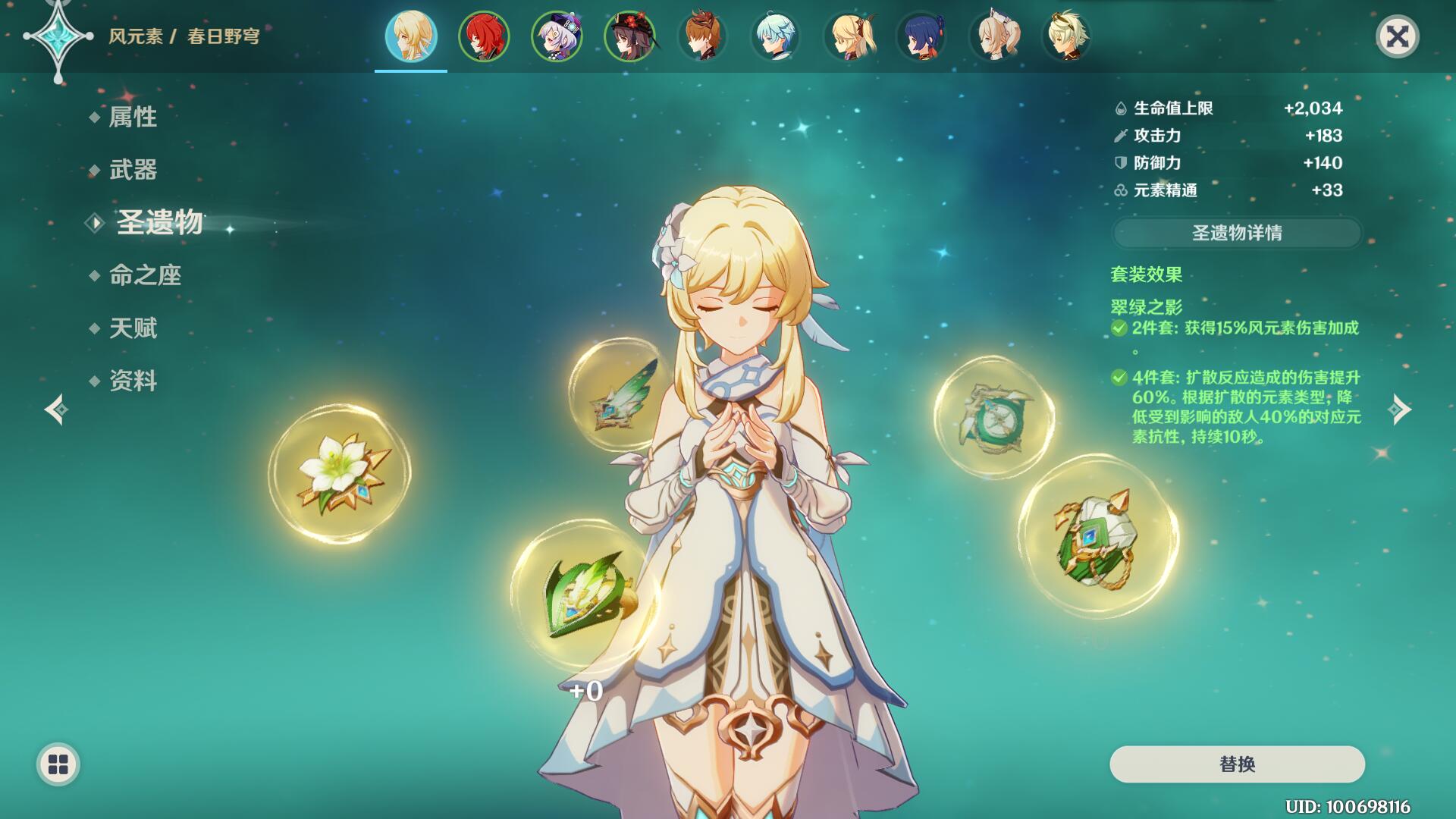Select the green pocket watch artifact
The width and height of the screenshot is (1456, 819).
point(993,417)
